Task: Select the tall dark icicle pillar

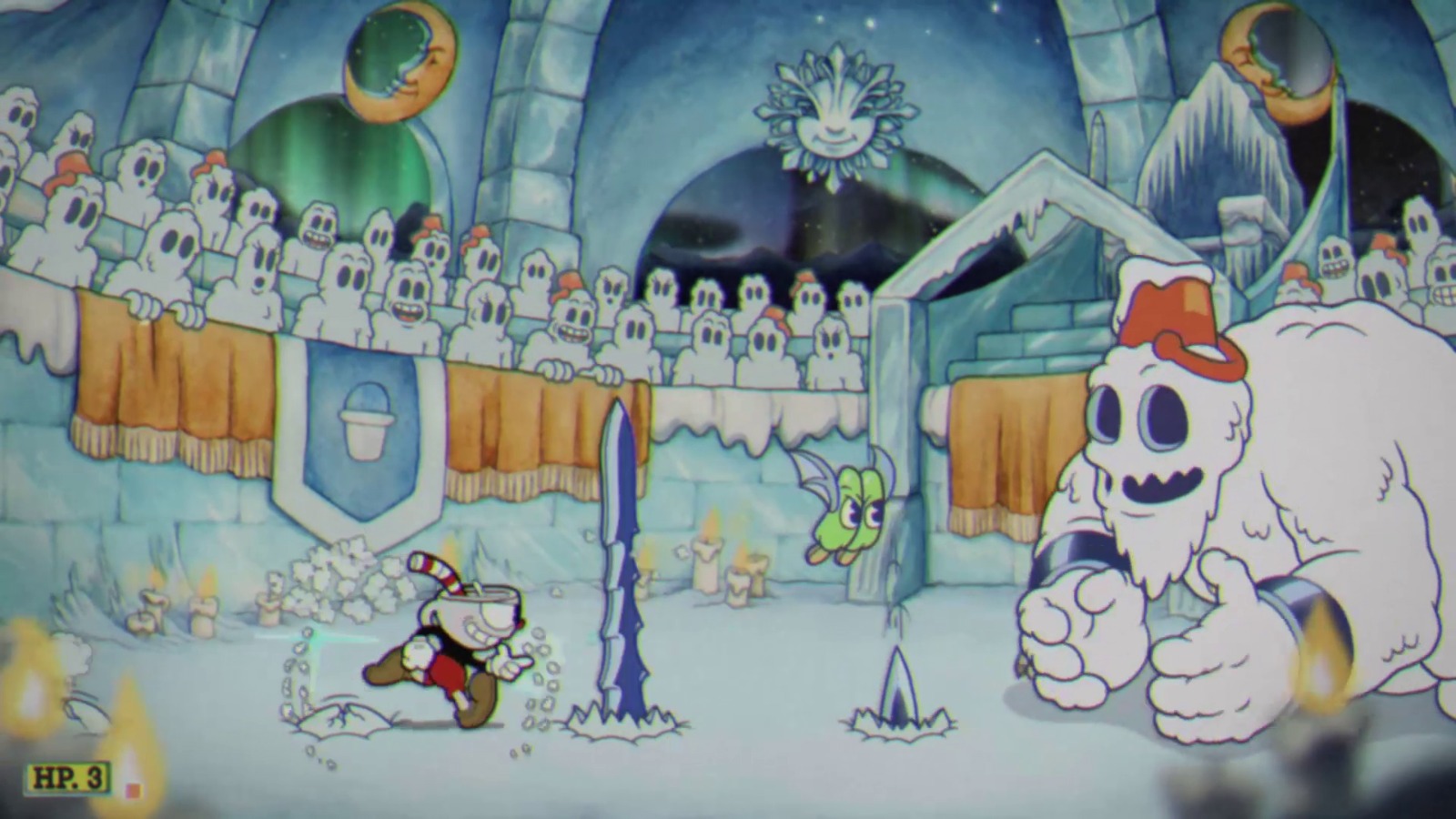Action: 619,564
